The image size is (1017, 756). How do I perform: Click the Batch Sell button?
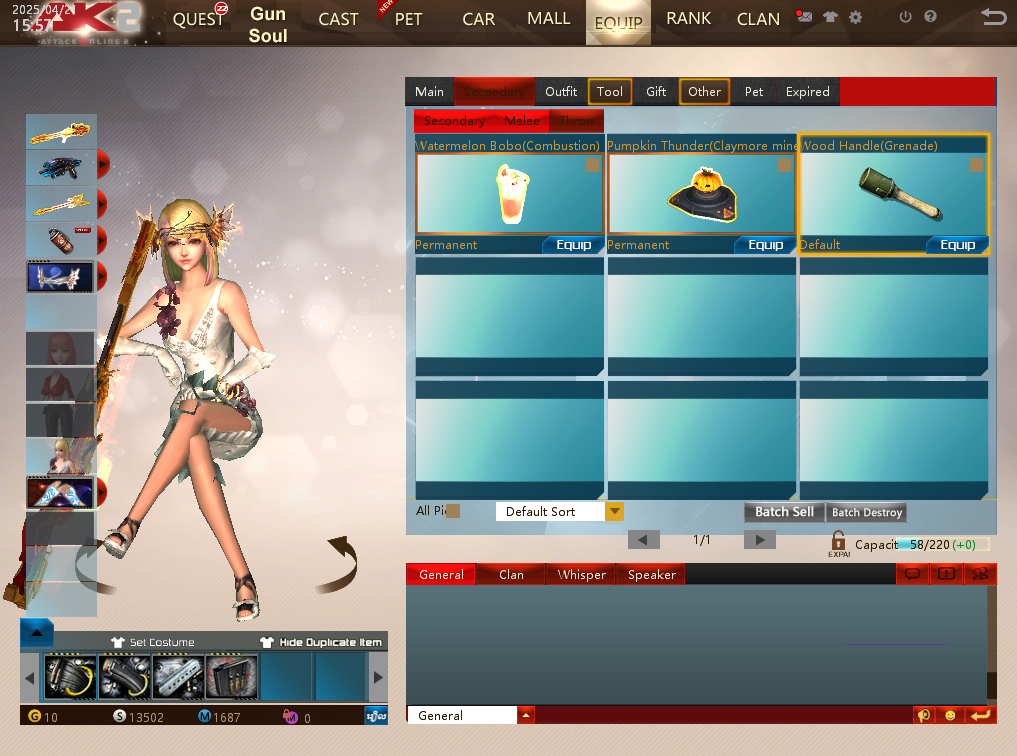[x=784, y=512]
